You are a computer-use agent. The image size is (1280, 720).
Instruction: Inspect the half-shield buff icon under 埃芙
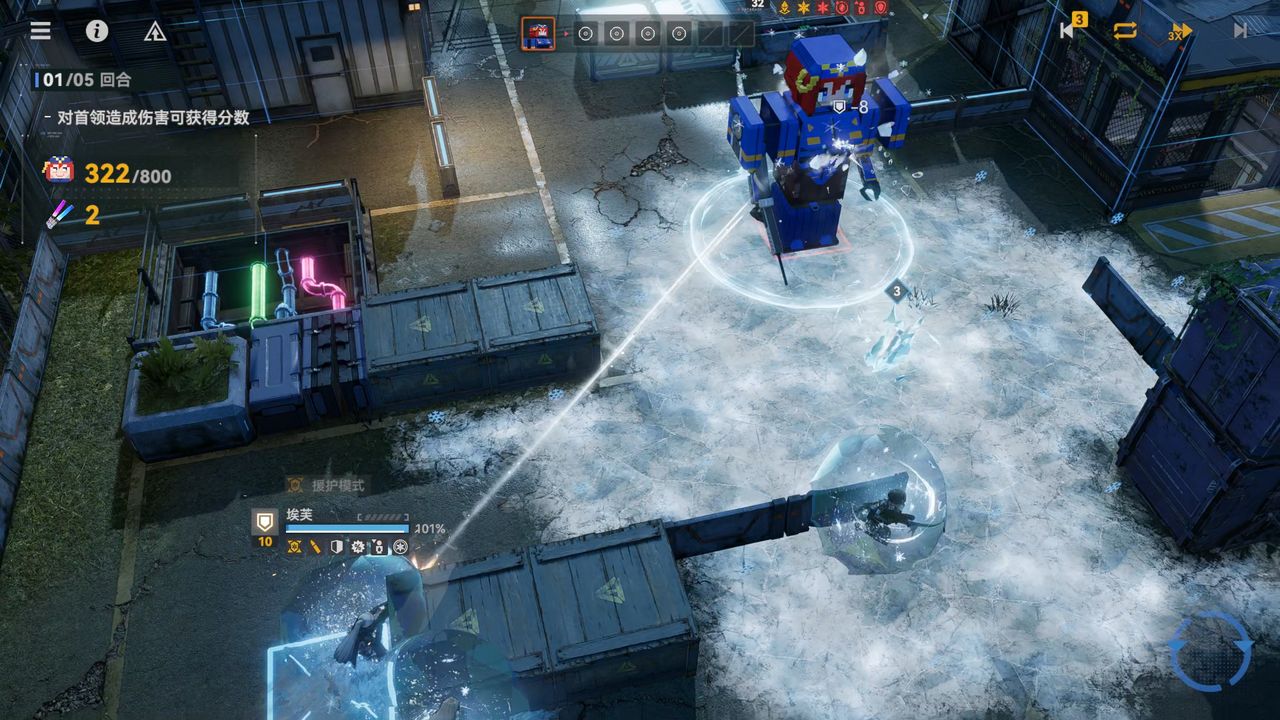[337, 547]
